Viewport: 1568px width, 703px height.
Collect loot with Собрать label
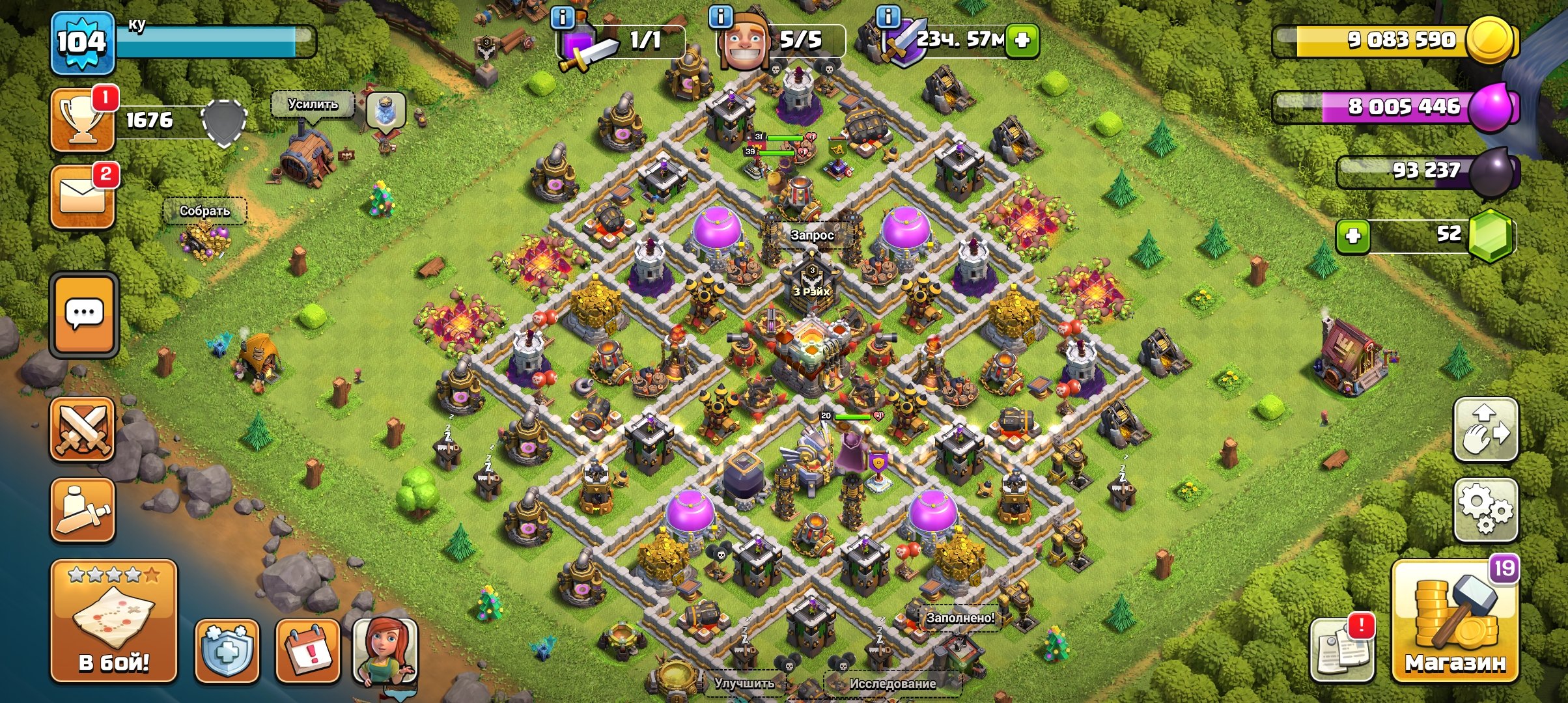(204, 211)
